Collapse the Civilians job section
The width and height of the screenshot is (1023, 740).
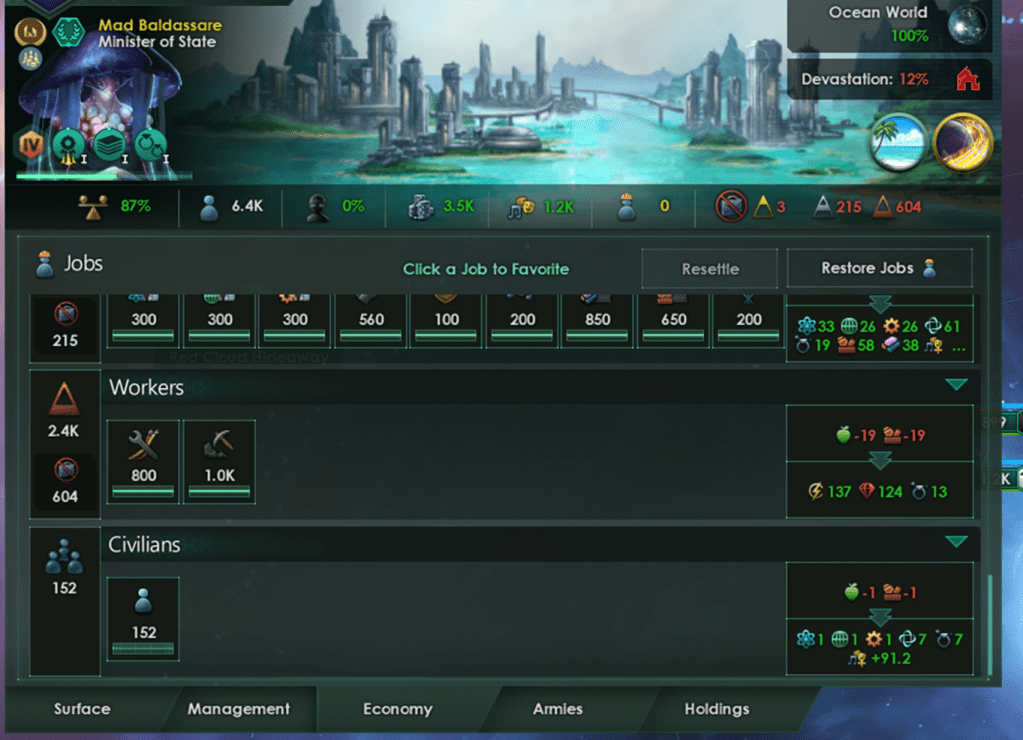tap(956, 542)
